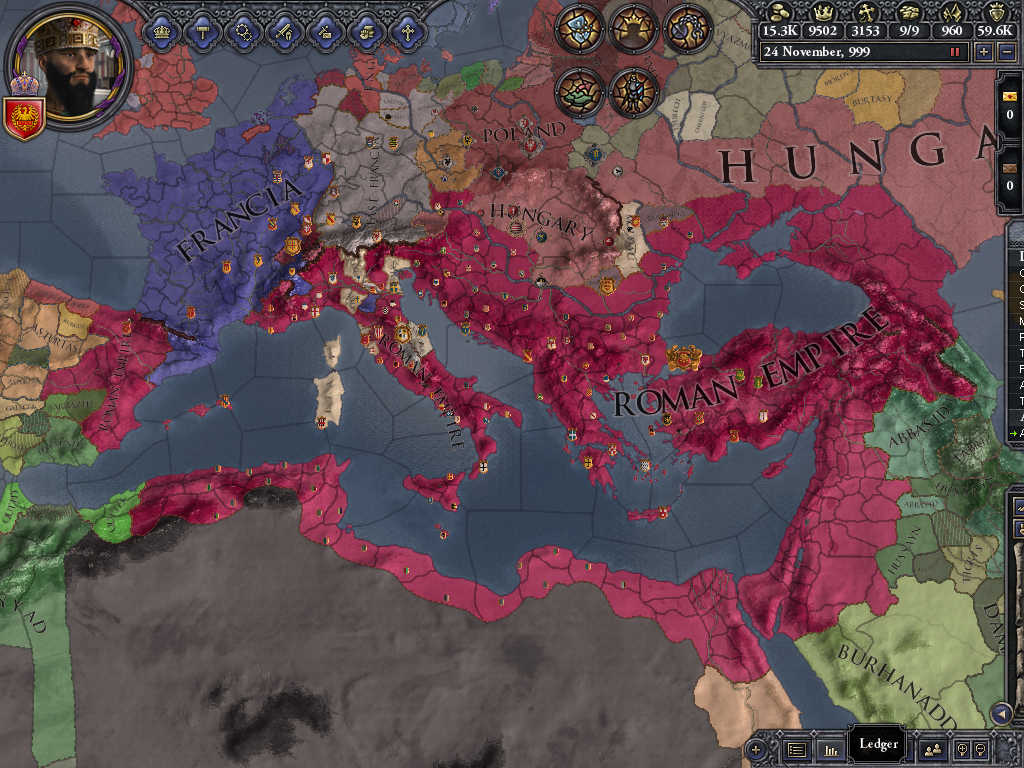The height and width of the screenshot is (768, 1024).
Task: Open the linked rings icon tab
Action: coord(242,30)
